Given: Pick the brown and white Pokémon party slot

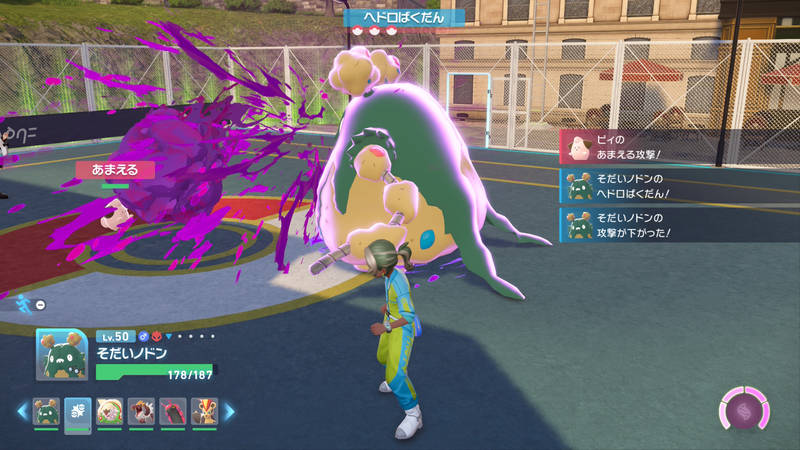Looking at the screenshot, I should pos(142,411).
